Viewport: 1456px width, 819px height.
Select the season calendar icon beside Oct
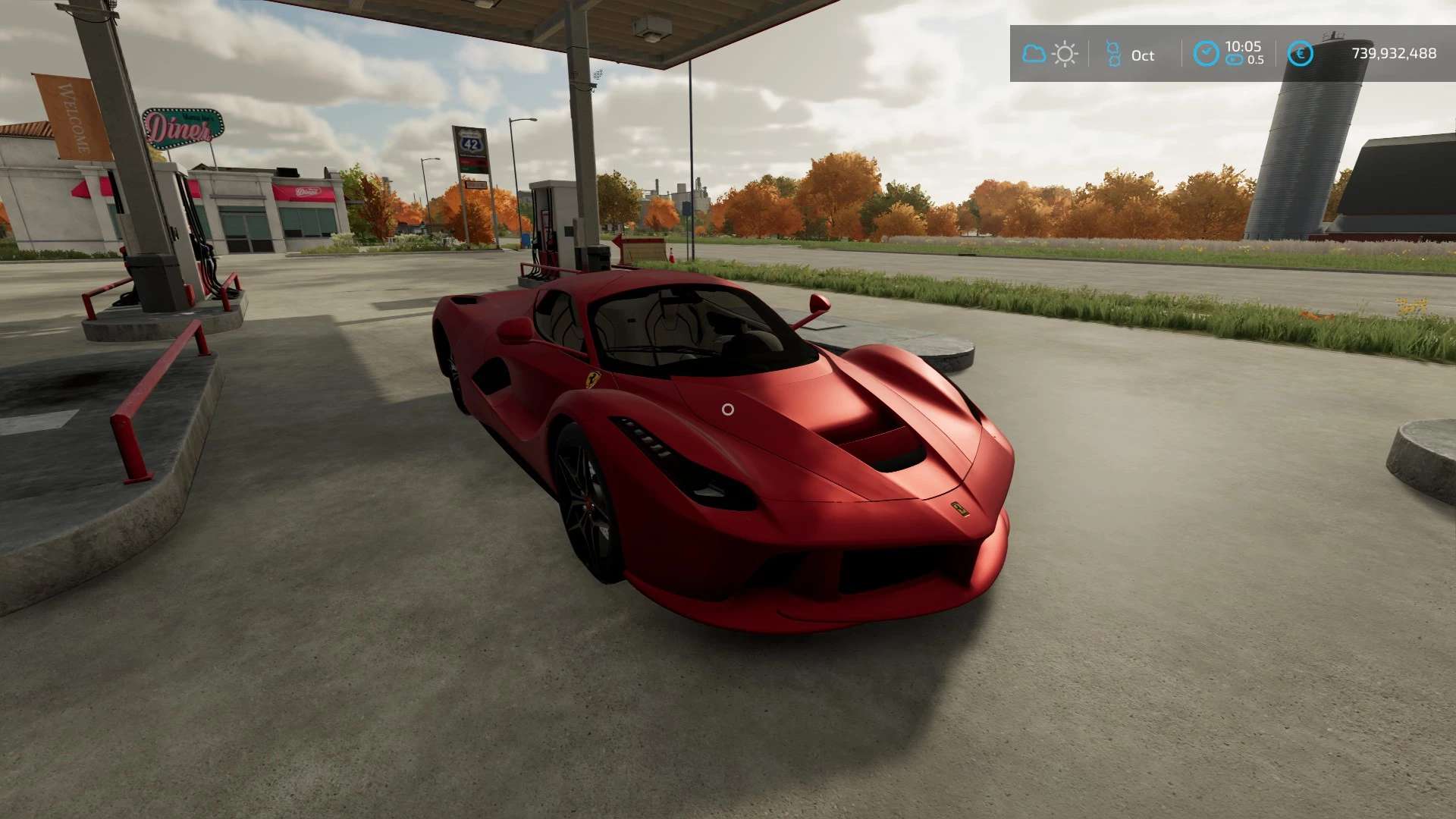(x=1112, y=54)
